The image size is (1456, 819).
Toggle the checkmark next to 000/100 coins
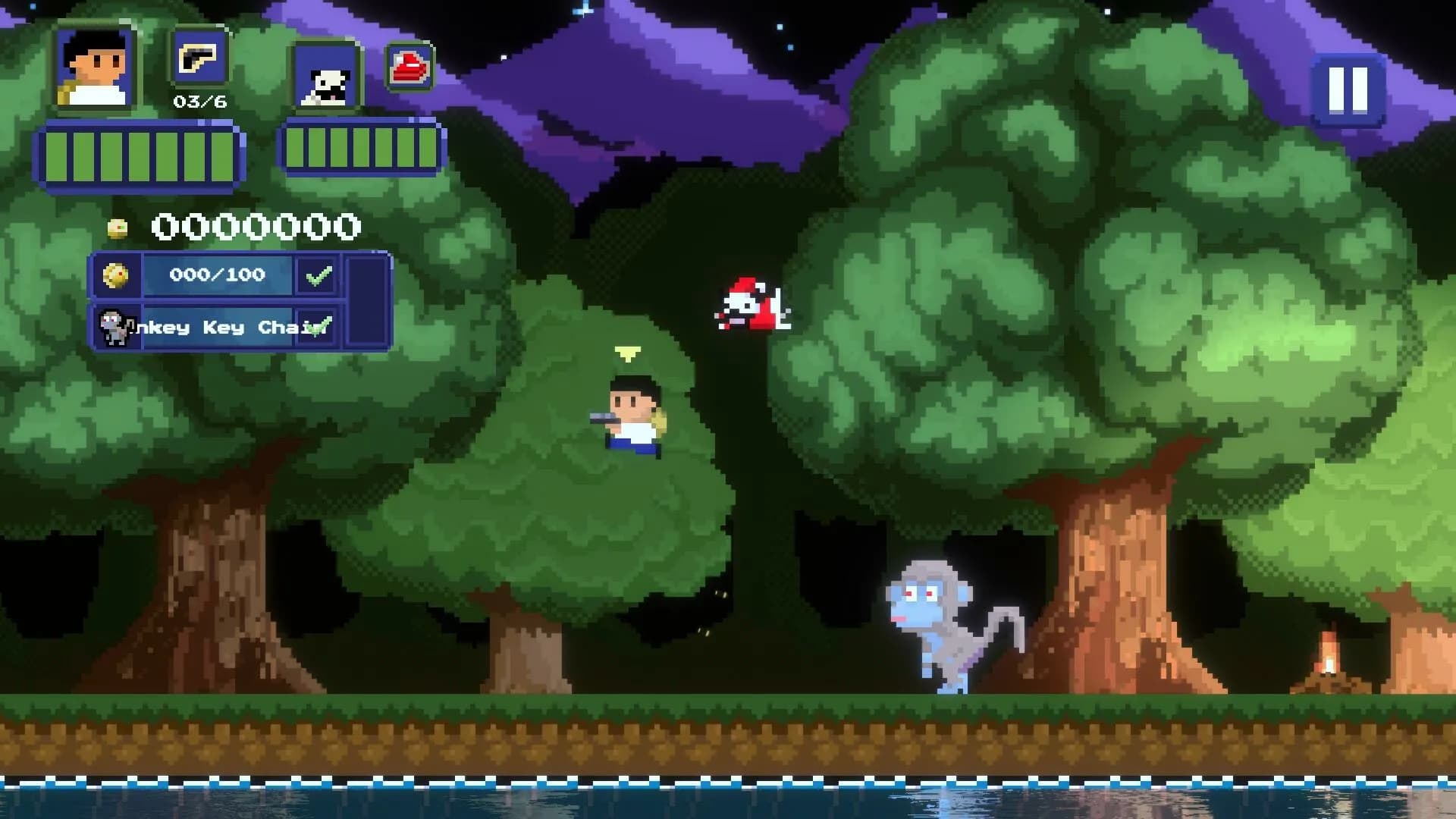[321, 275]
